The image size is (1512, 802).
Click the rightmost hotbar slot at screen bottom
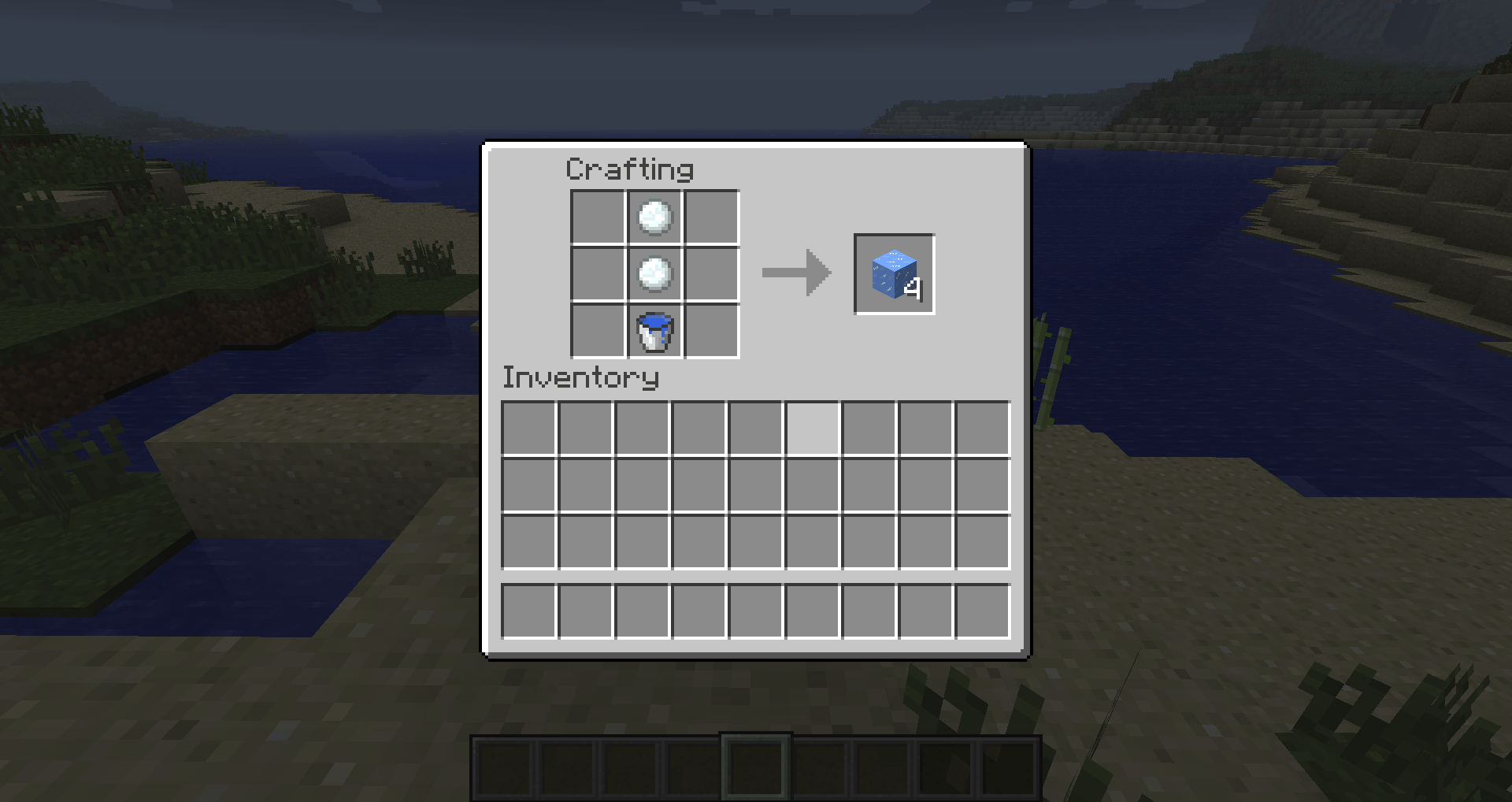click(x=1010, y=766)
